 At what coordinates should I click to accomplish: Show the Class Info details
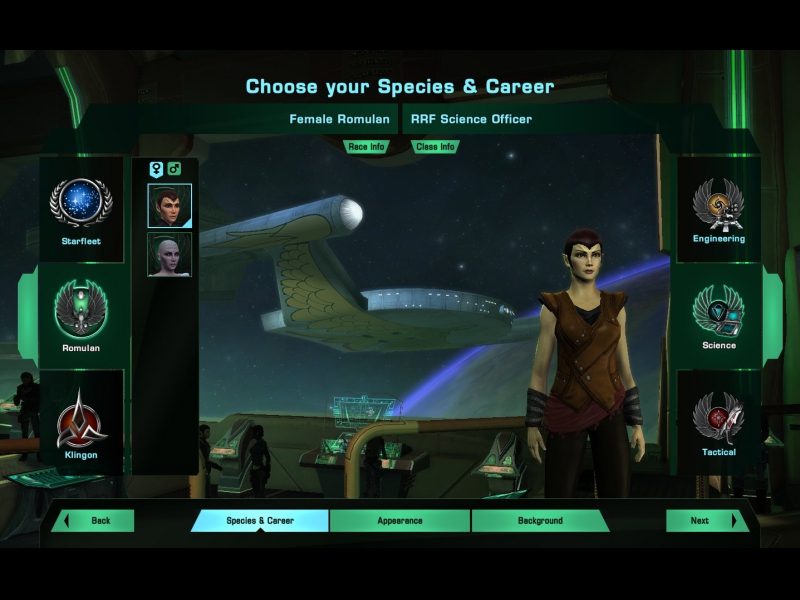(435, 147)
